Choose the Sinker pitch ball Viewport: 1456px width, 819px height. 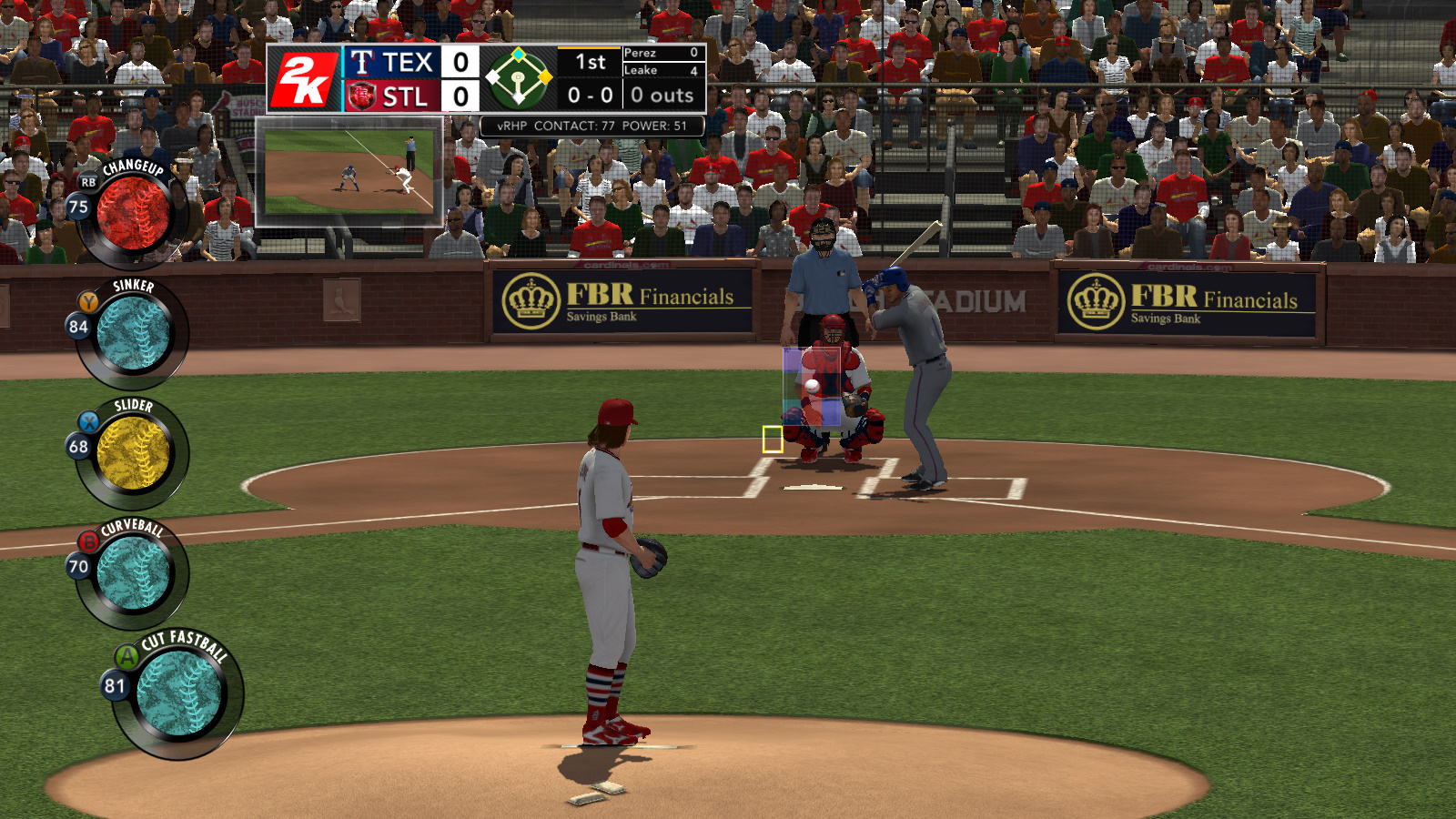pyautogui.click(x=133, y=333)
